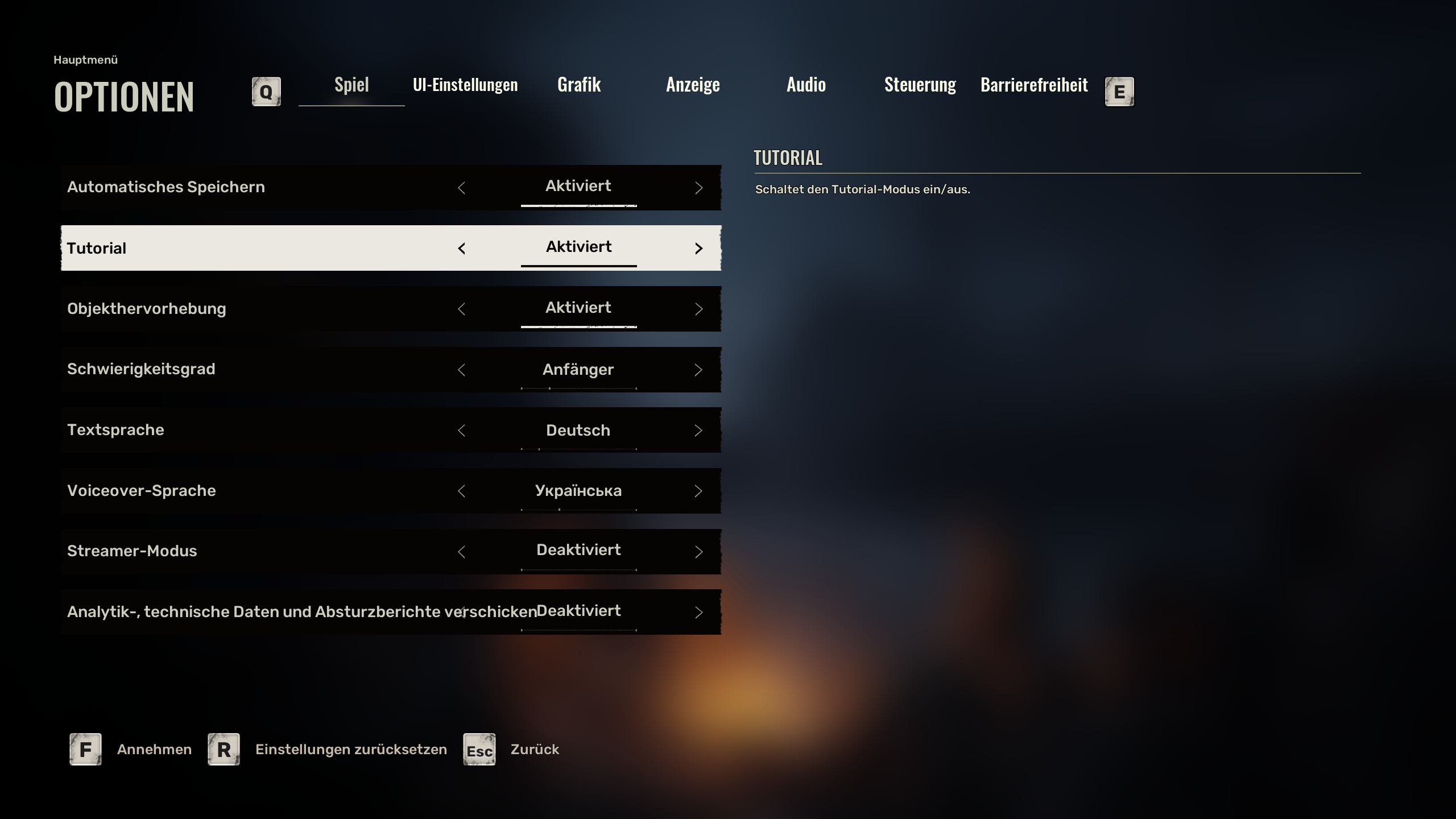The width and height of the screenshot is (1456, 819).
Task: Show the Audio options tab
Action: coord(806,85)
